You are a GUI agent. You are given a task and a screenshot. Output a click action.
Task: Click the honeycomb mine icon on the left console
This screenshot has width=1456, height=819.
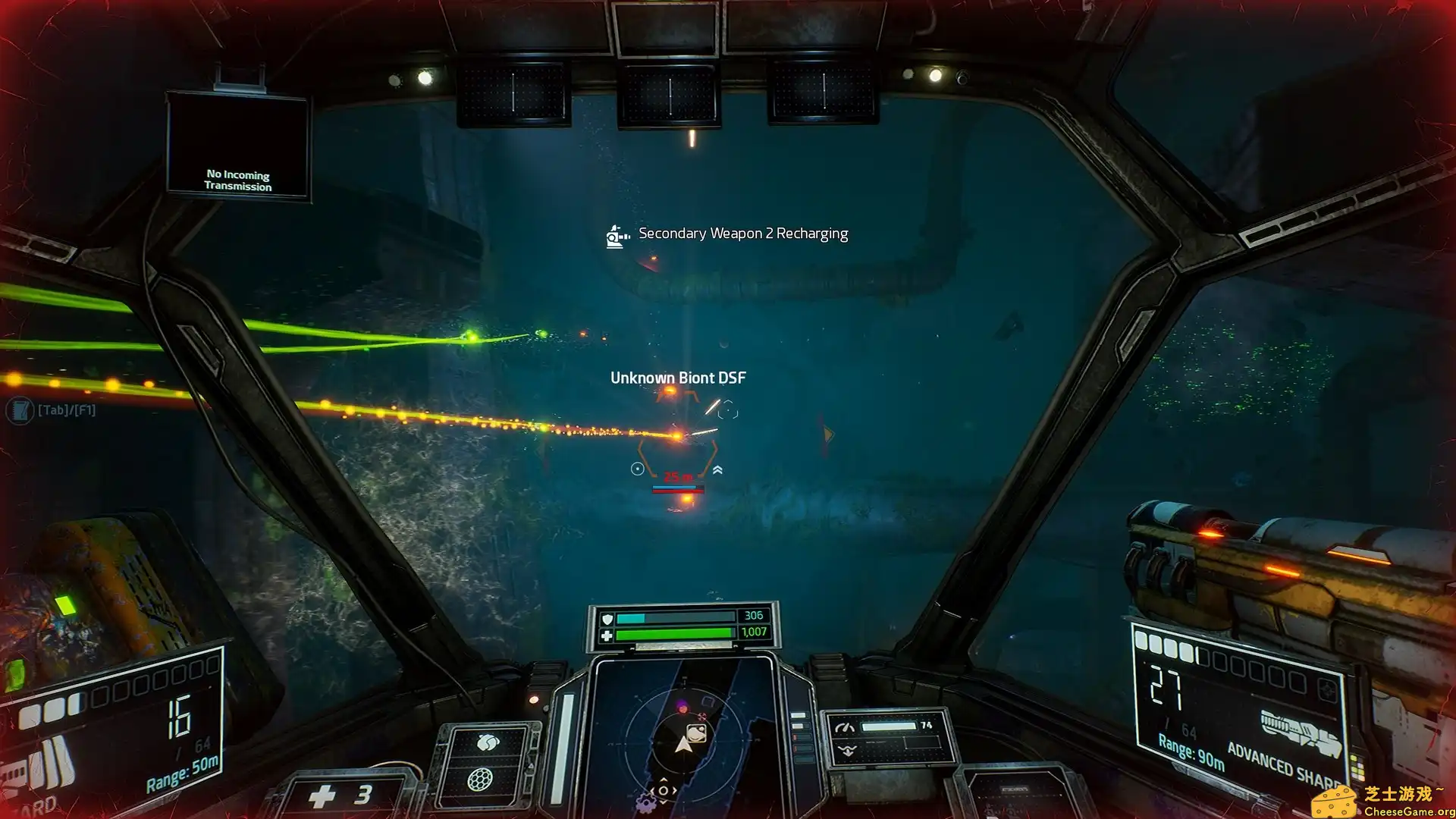pyautogui.click(x=480, y=780)
